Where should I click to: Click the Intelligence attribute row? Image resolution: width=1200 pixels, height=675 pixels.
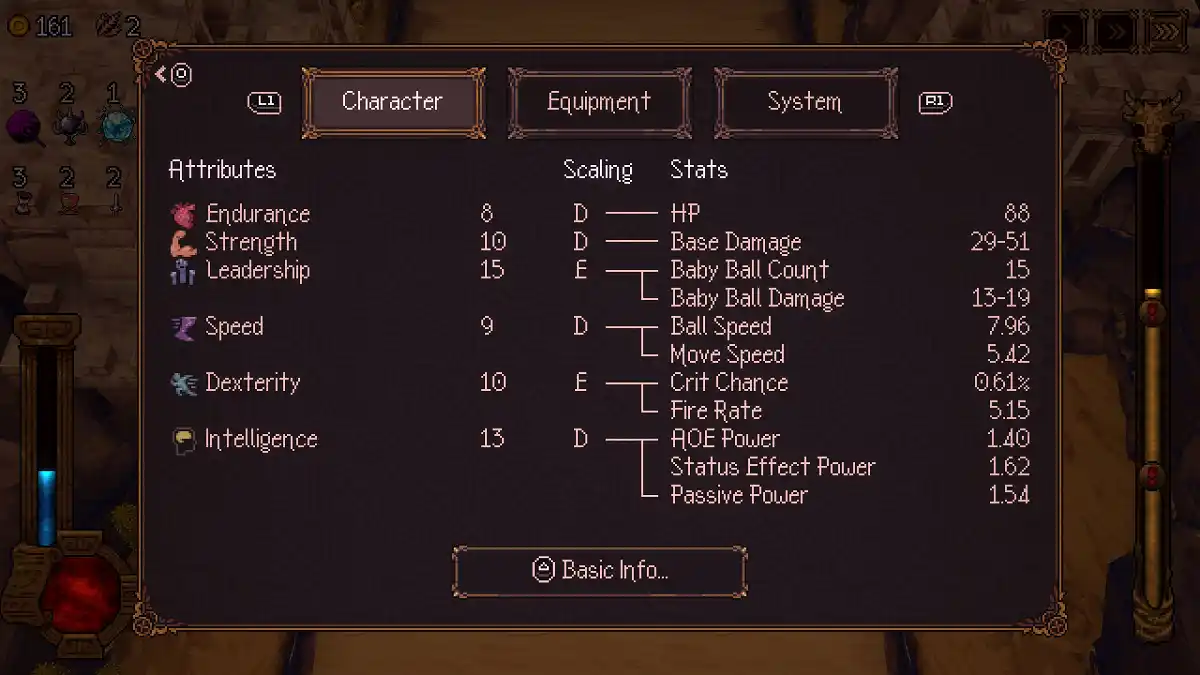(260, 439)
